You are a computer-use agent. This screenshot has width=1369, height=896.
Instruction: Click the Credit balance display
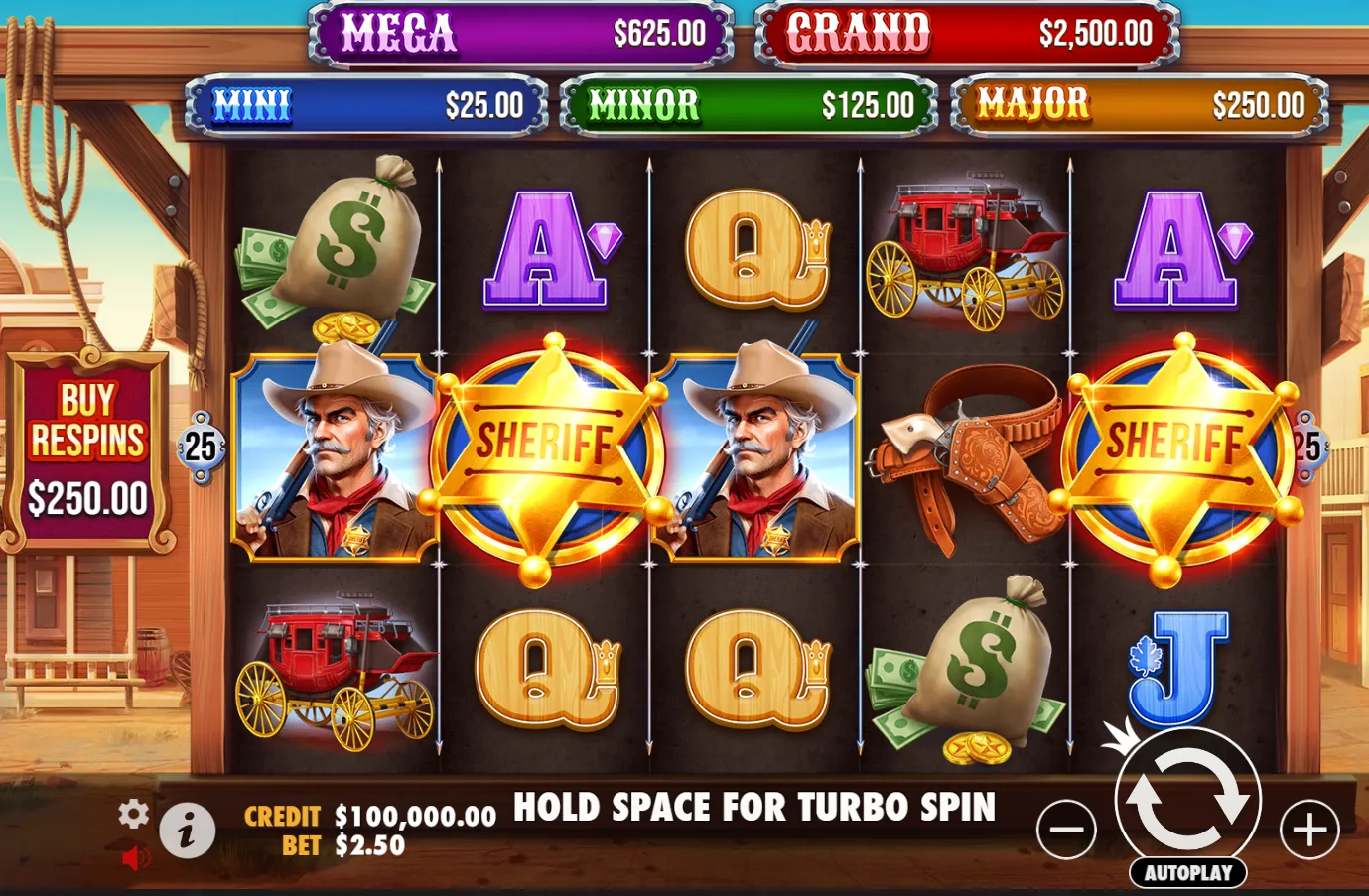click(367, 816)
